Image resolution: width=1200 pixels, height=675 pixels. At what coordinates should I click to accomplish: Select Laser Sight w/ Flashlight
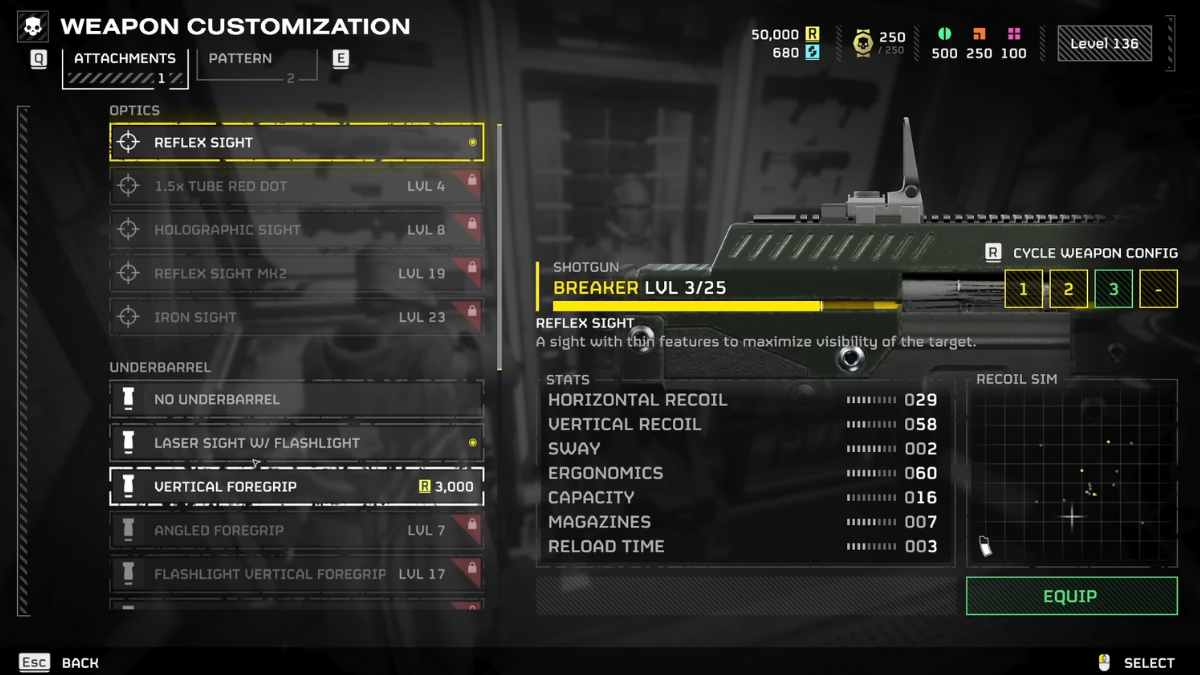tap(296, 443)
